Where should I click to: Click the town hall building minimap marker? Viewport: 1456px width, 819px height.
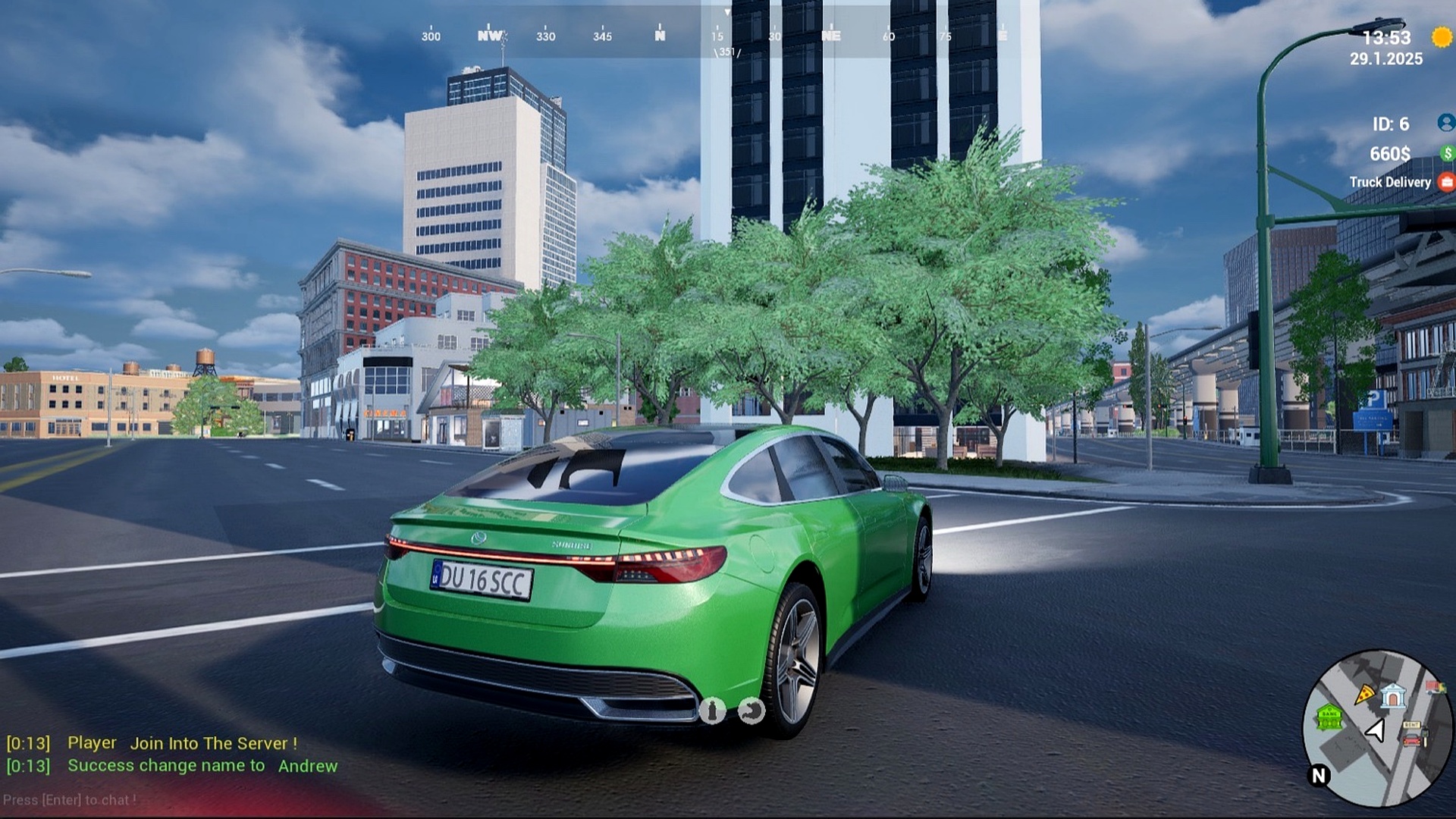click(x=1392, y=695)
